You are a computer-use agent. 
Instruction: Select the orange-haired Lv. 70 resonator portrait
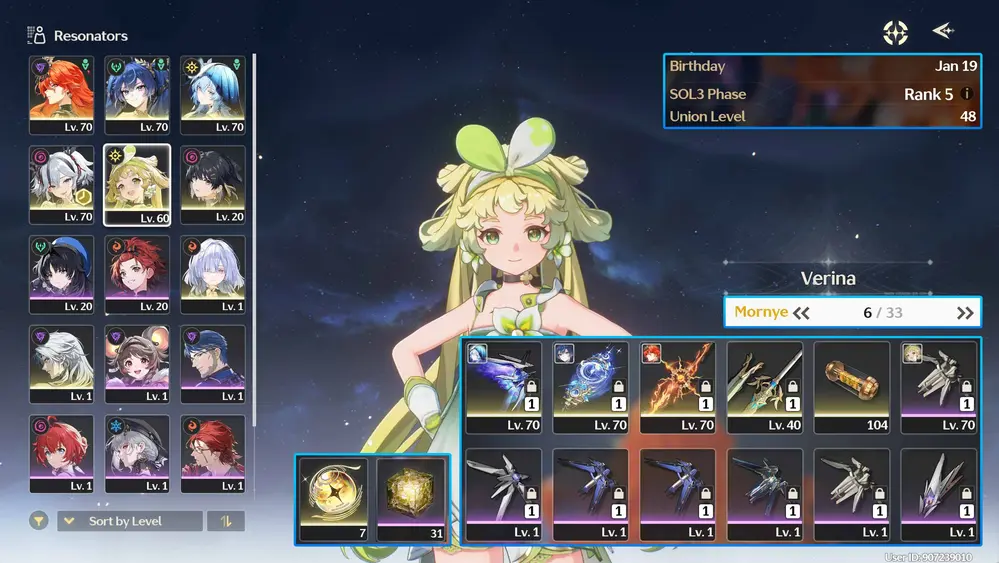62,94
